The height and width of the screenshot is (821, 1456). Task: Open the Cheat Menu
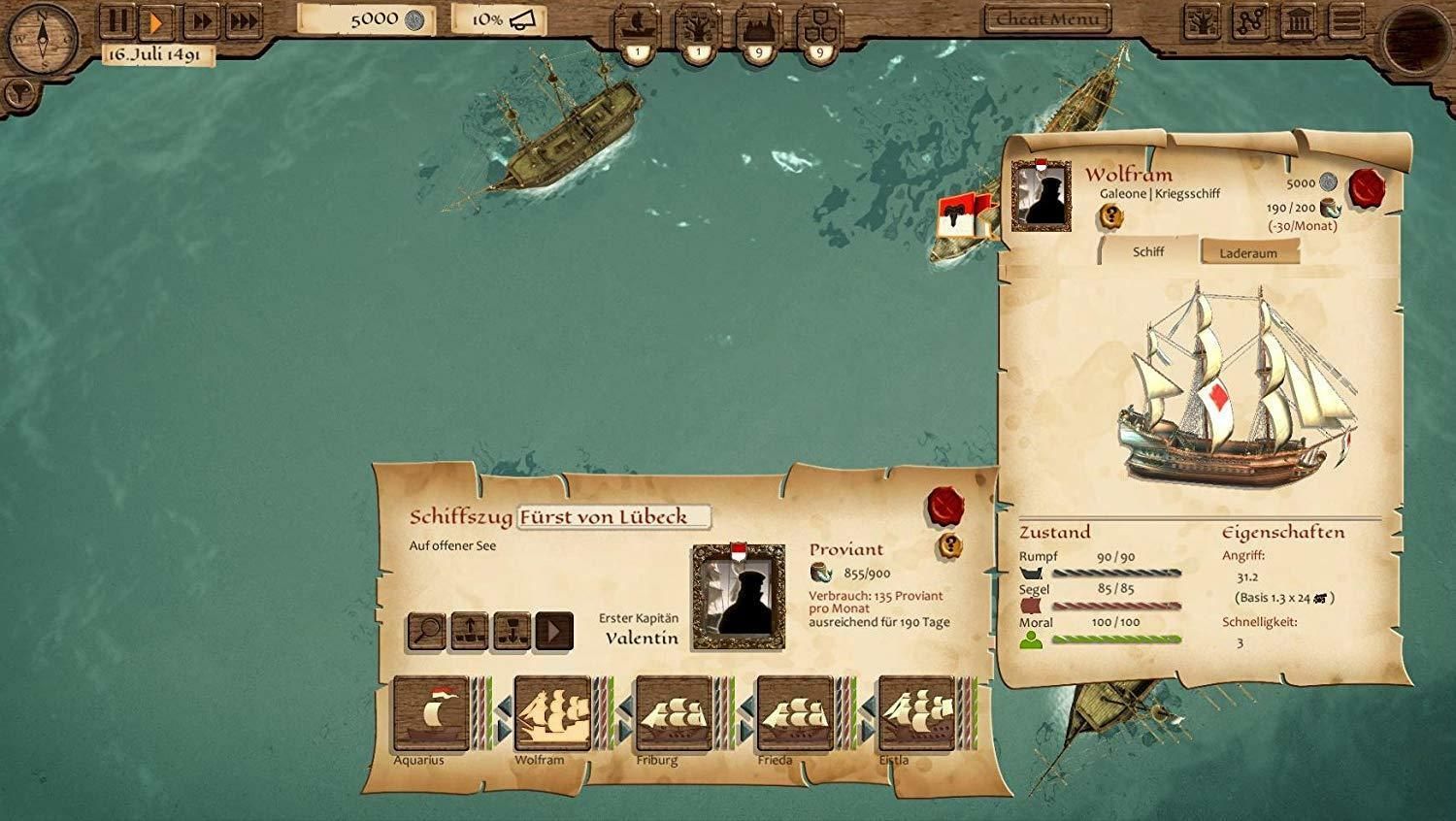pos(1046,19)
